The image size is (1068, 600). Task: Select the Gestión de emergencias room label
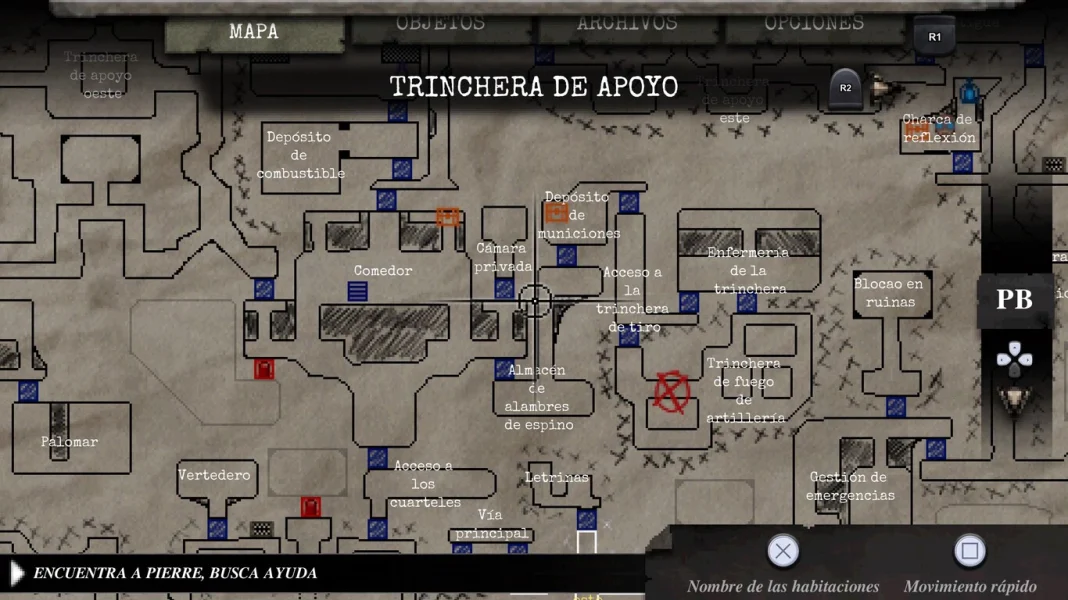(849, 486)
